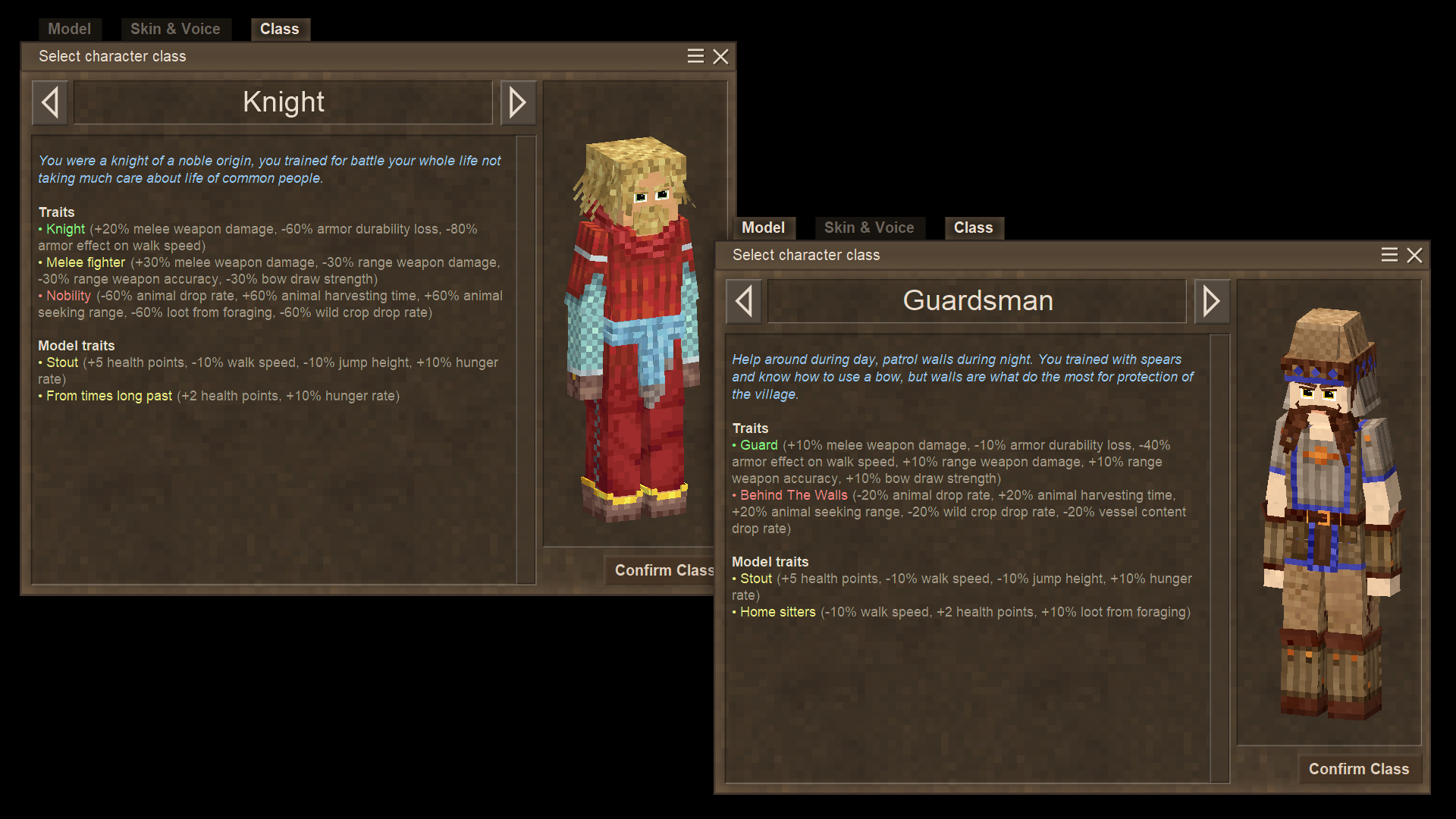Viewport: 1456px width, 819px height.
Task: Open the Knight window's hamburger menu
Action: coord(695,56)
